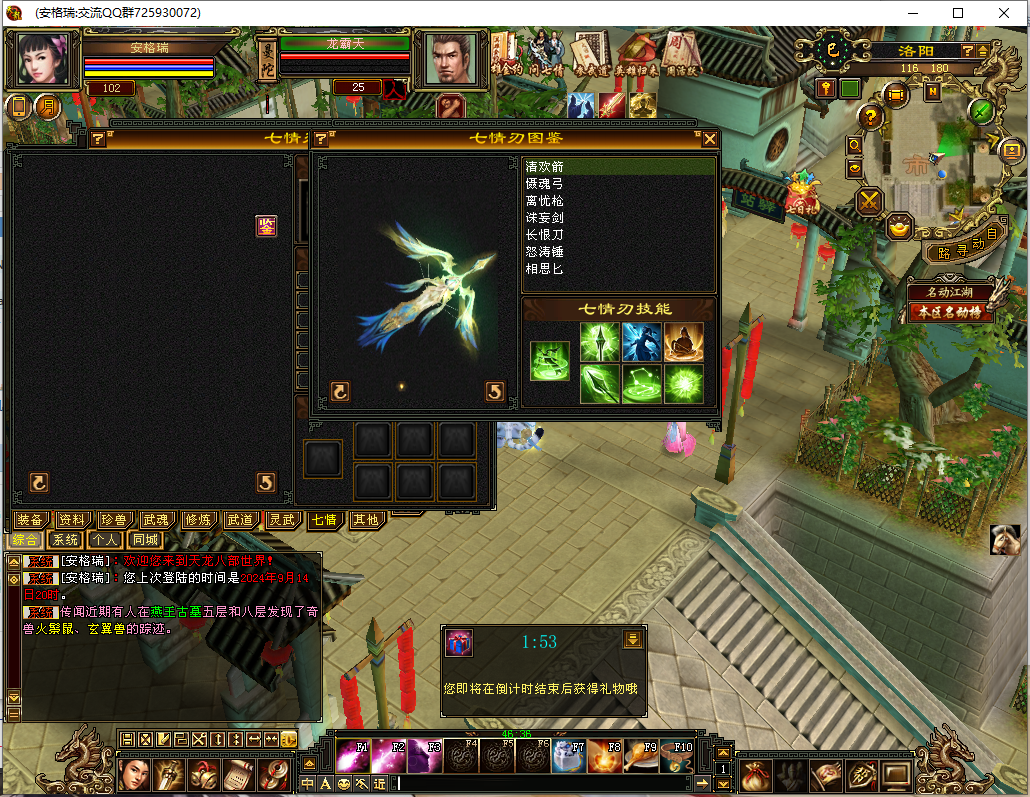Open the 其他 tab
1030x797 pixels.
click(367, 520)
